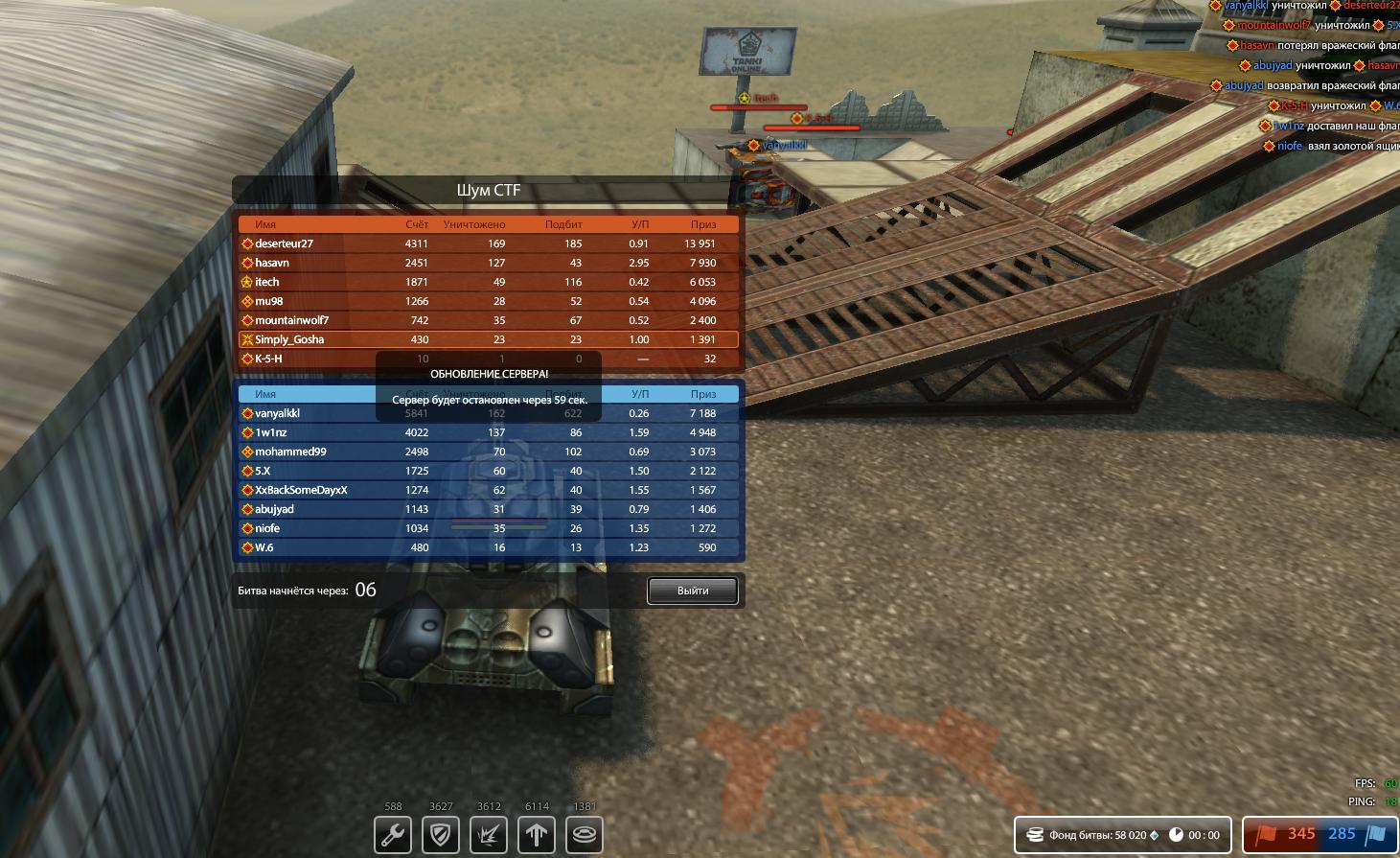Click Simply_Gosha's crossed-swords rank icon
This screenshot has height=858, width=1400.
pos(246,338)
